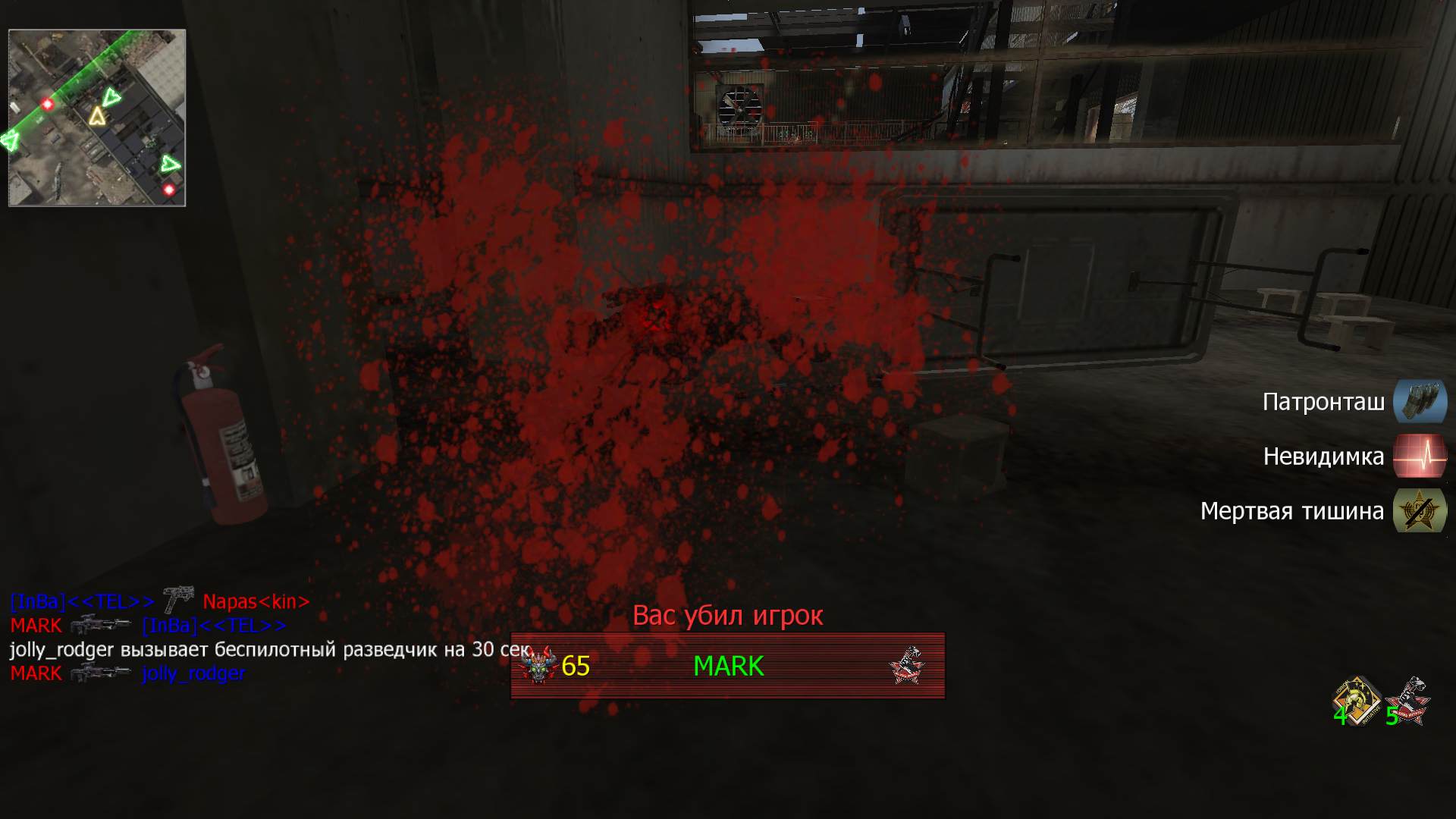Select the Napas<kin> victim name
This screenshot has width=1456, height=819.
pos(254,601)
